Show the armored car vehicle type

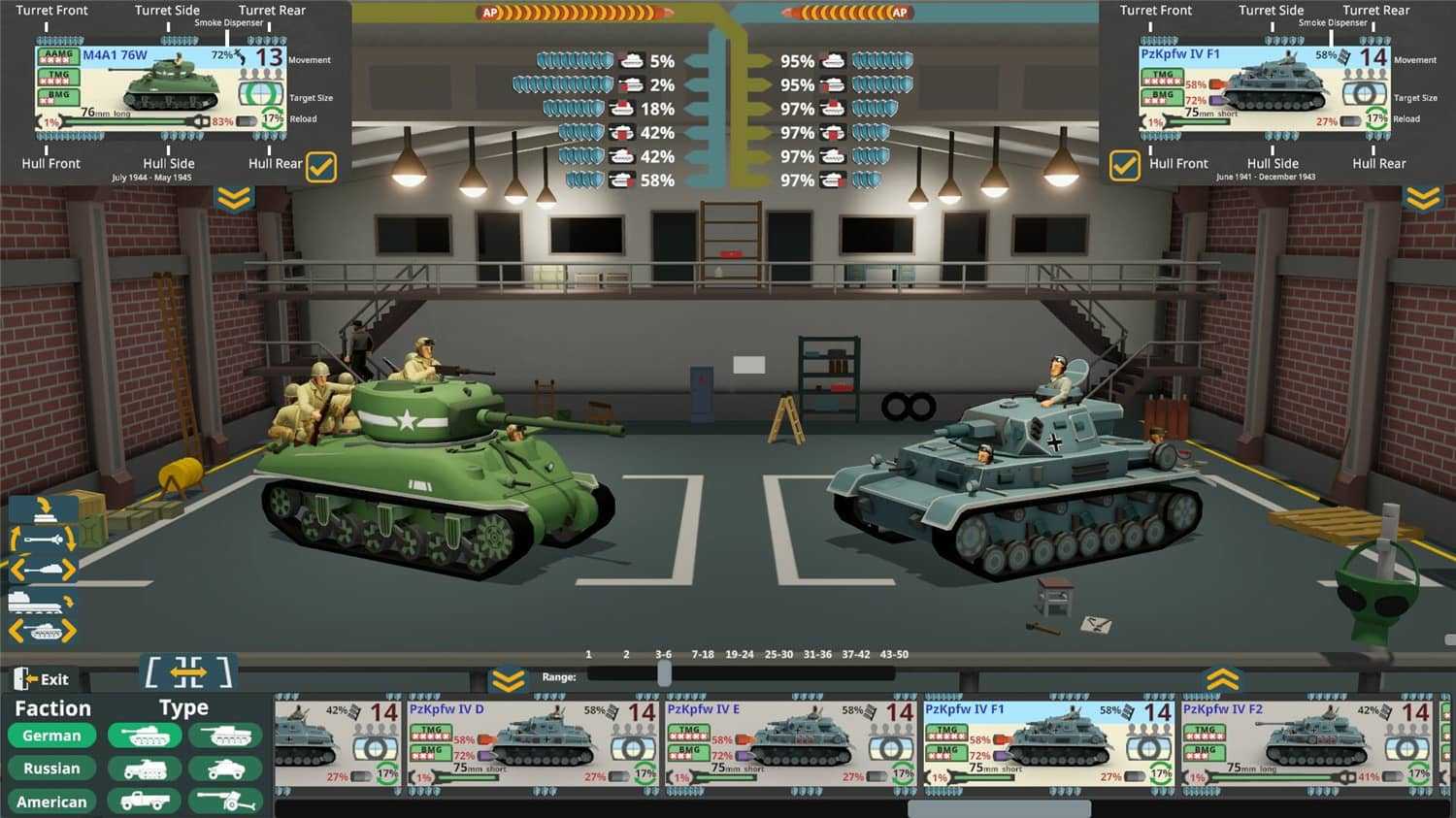[x=225, y=769]
